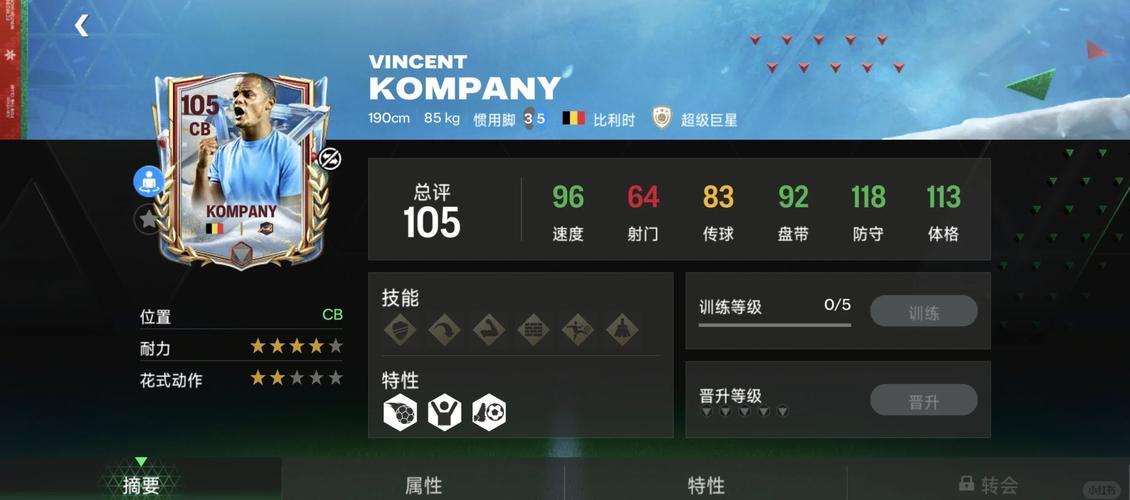
Task: View the boot and ball trait icon
Action: point(490,412)
